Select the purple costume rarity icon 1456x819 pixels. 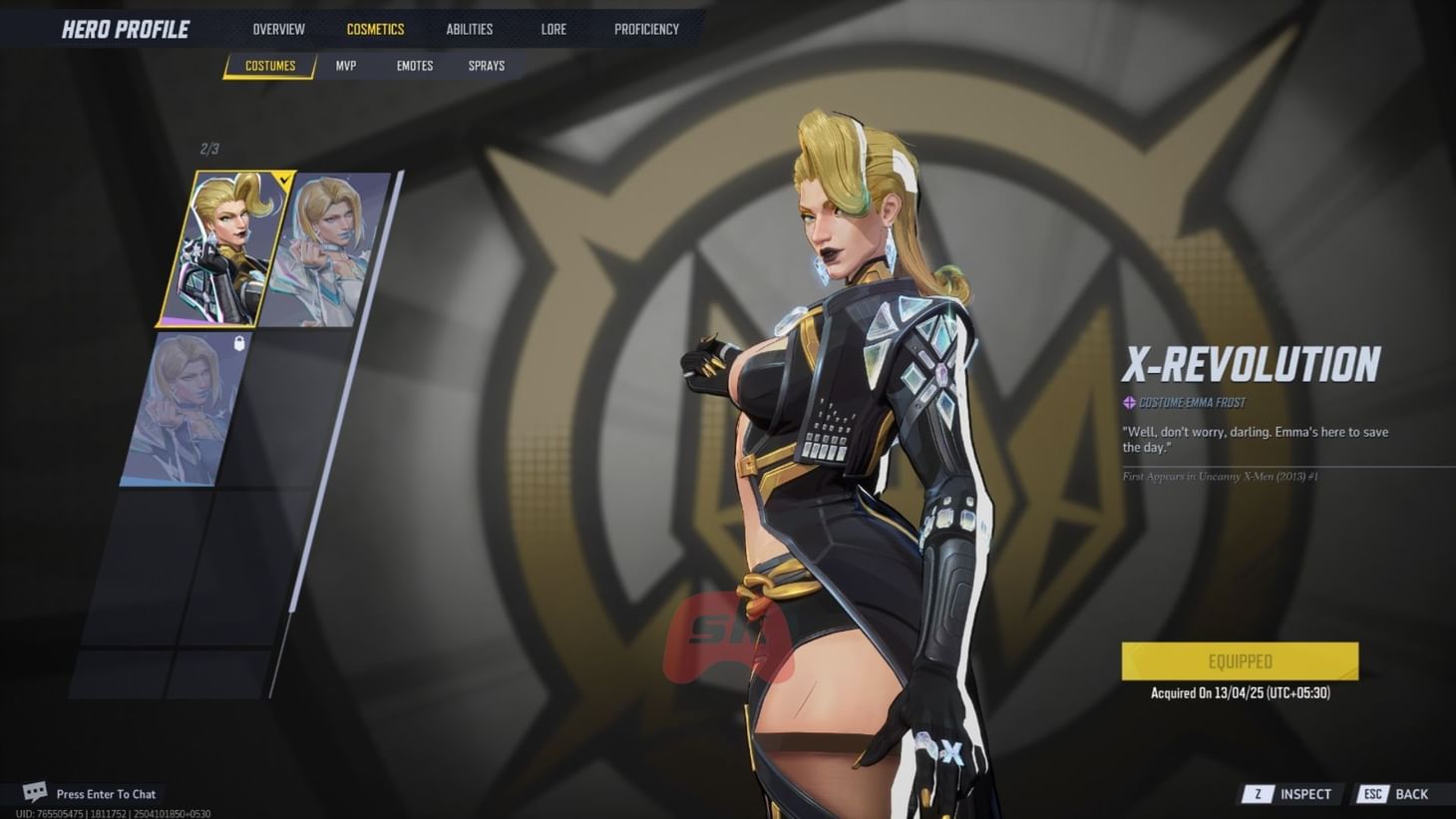point(1128,402)
